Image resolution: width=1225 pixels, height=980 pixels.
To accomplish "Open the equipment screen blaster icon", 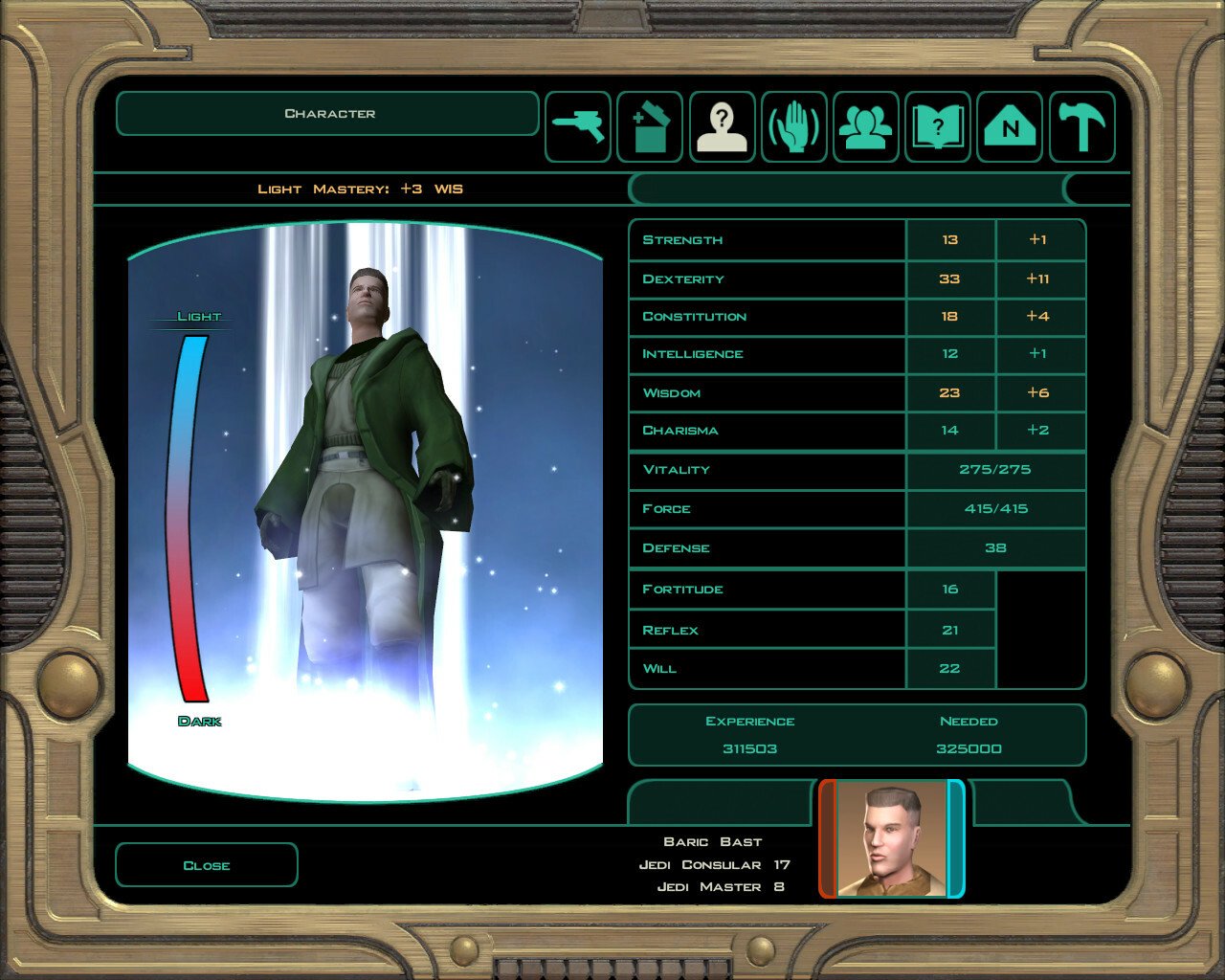I will (578, 127).
